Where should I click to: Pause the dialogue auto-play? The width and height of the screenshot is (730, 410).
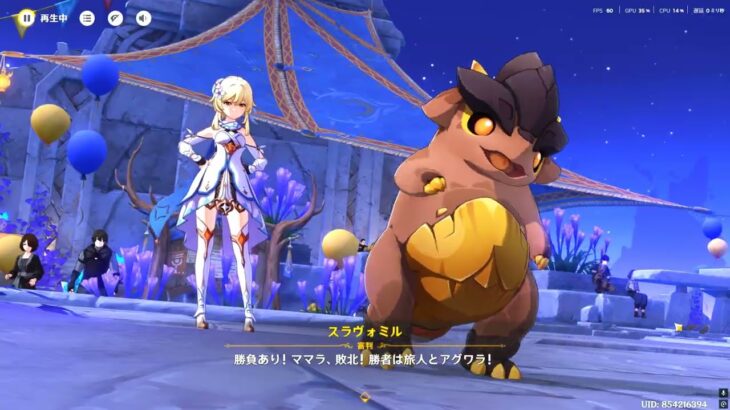point(27,18)
